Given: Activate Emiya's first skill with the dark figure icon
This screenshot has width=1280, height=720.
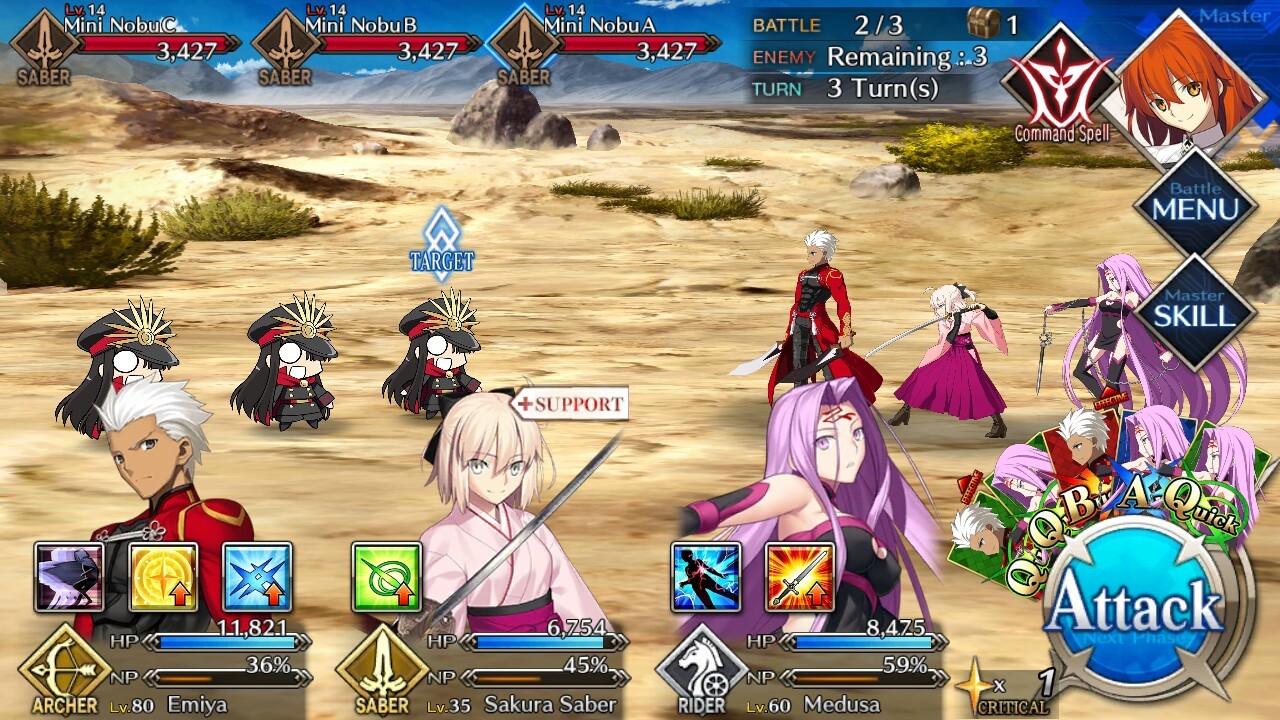Looking at the screenshot, I should (x=69, y=577).
